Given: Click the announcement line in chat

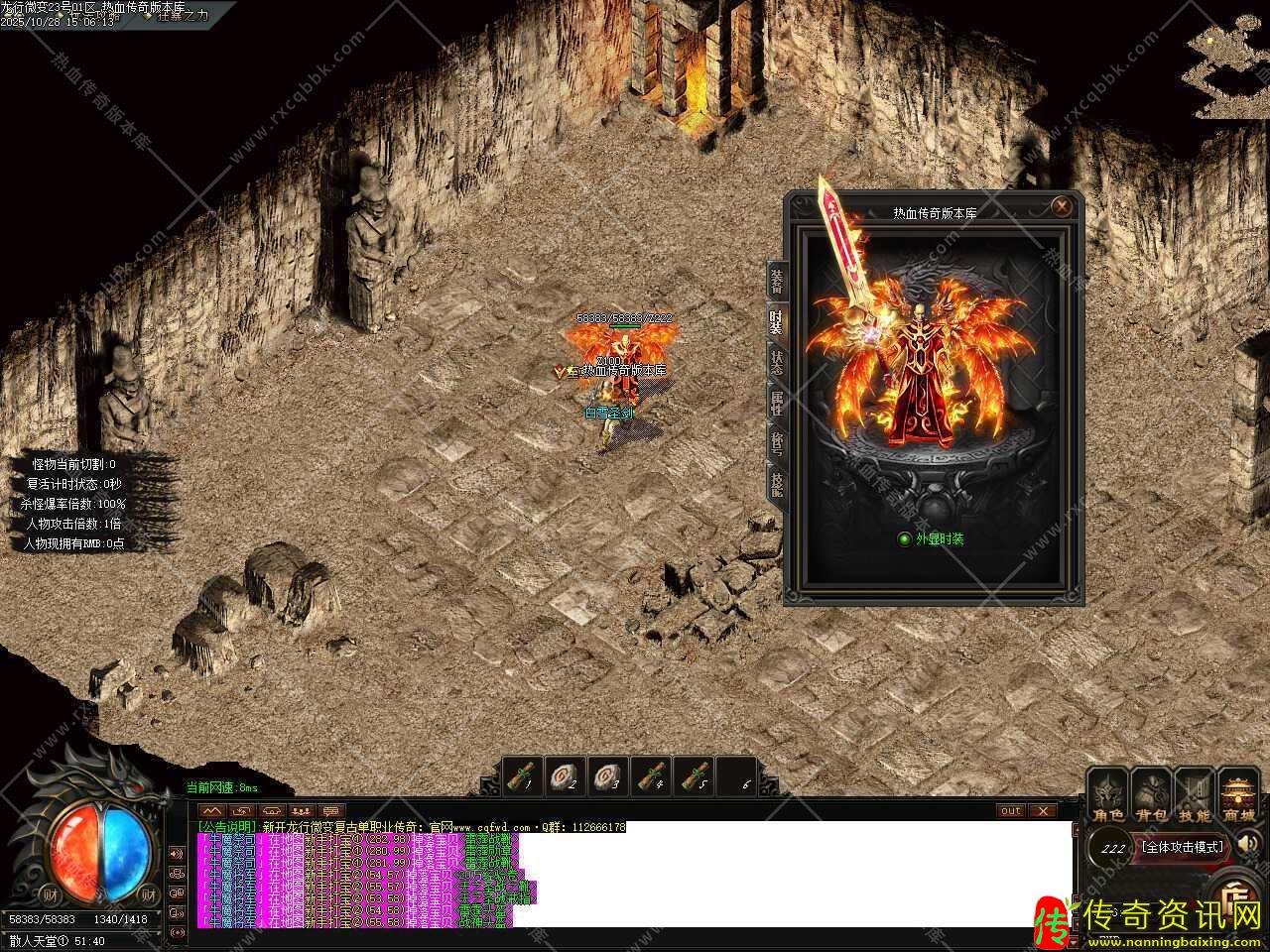Looking at the screenshot, I should [x=412, y=826].
